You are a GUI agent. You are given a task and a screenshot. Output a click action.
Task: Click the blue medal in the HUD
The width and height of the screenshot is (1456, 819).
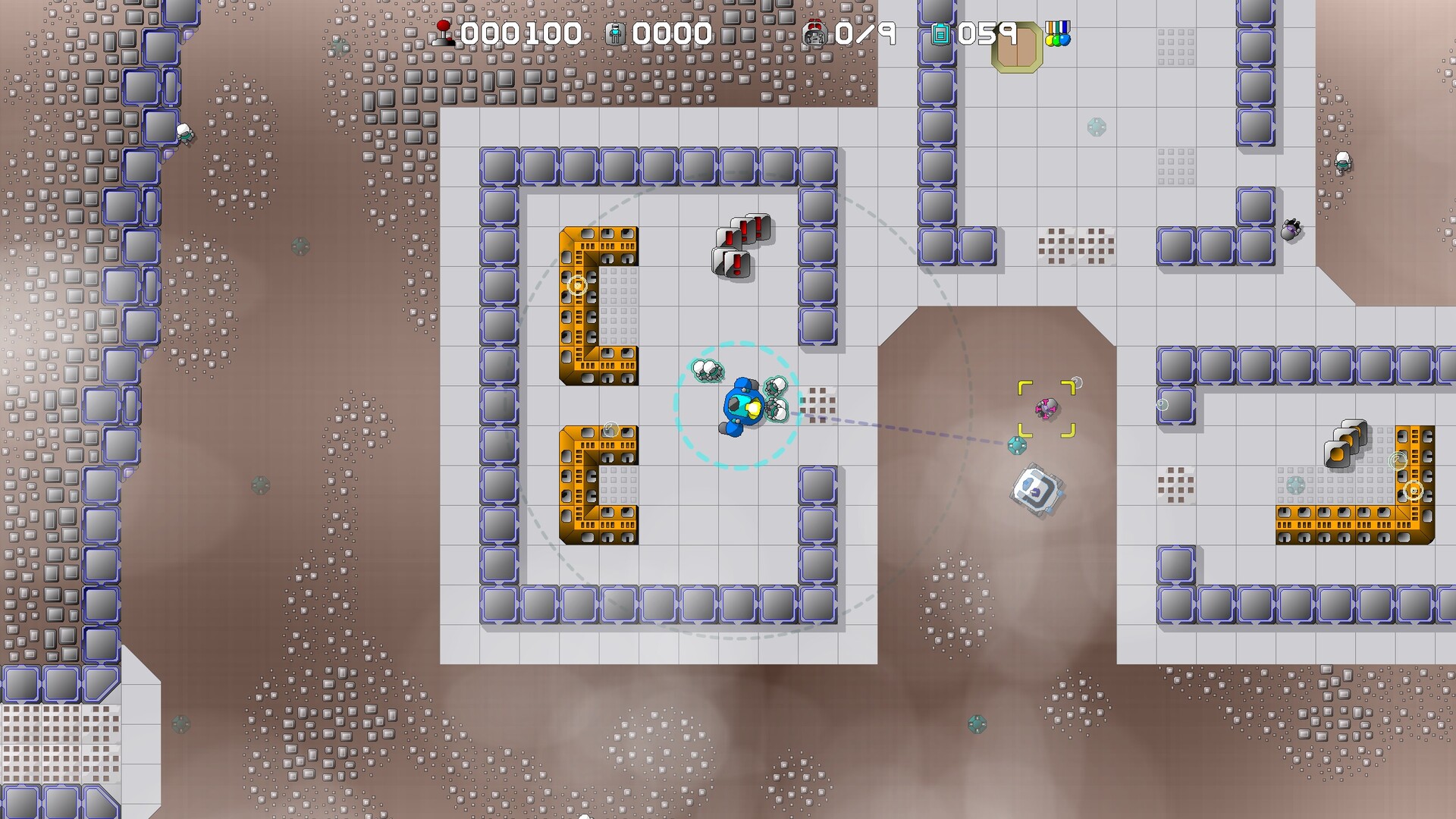pyautogui.click(x=1065, y=39)
